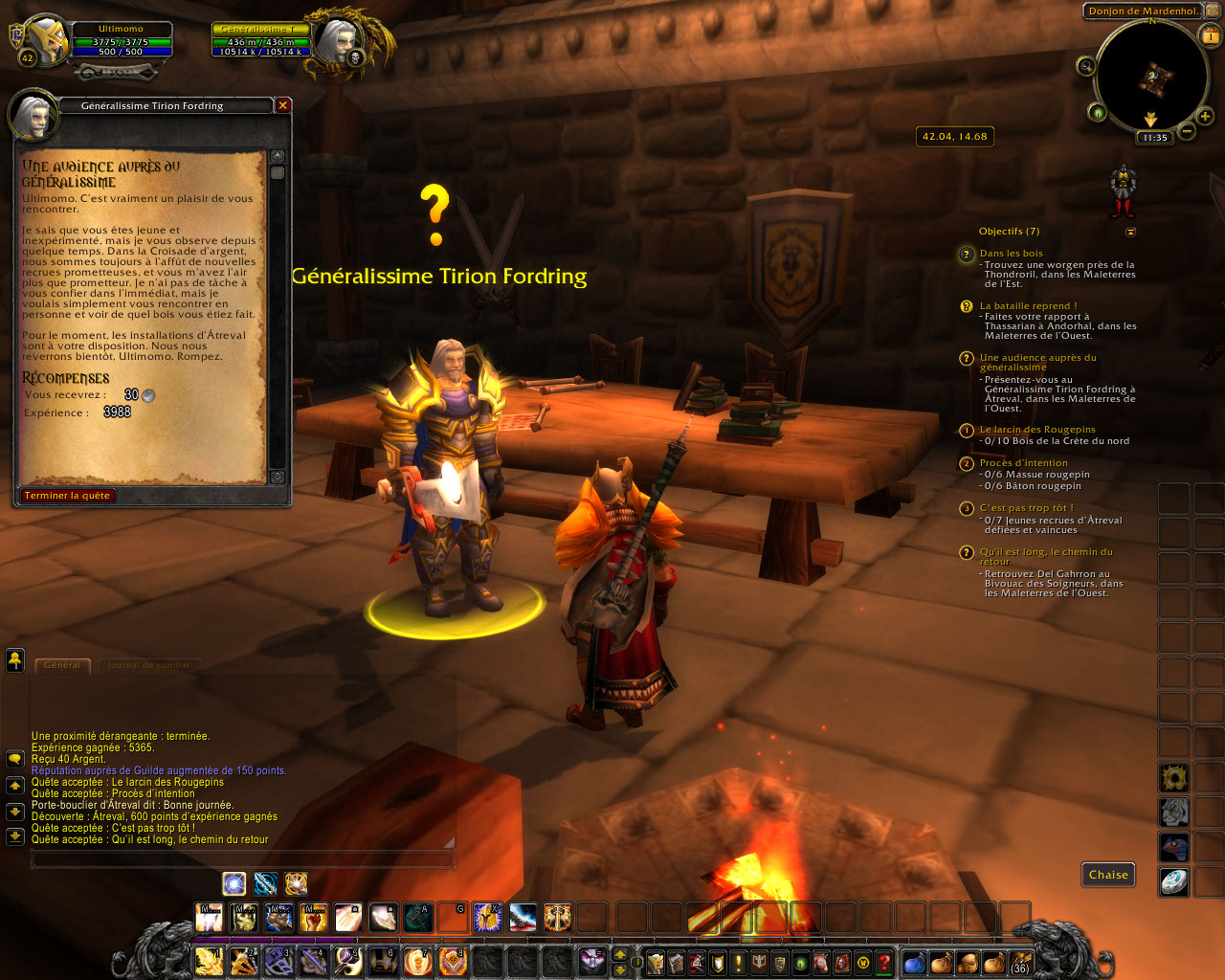
Task: Switch to the "Journal de combat" chat tab
Action: (148, 665)
